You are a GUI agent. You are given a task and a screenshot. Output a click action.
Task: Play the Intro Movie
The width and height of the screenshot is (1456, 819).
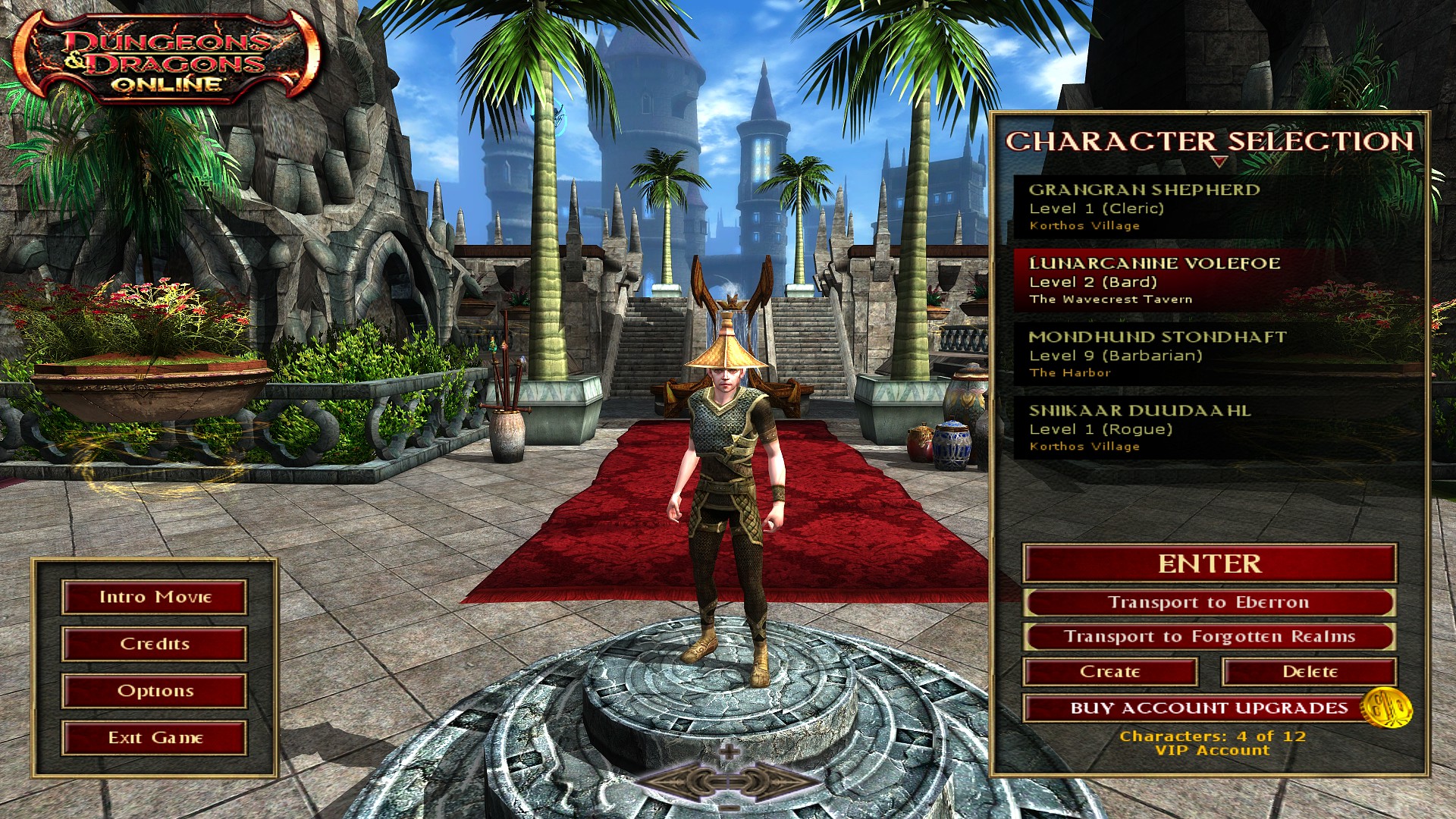(x=155, y=598)
